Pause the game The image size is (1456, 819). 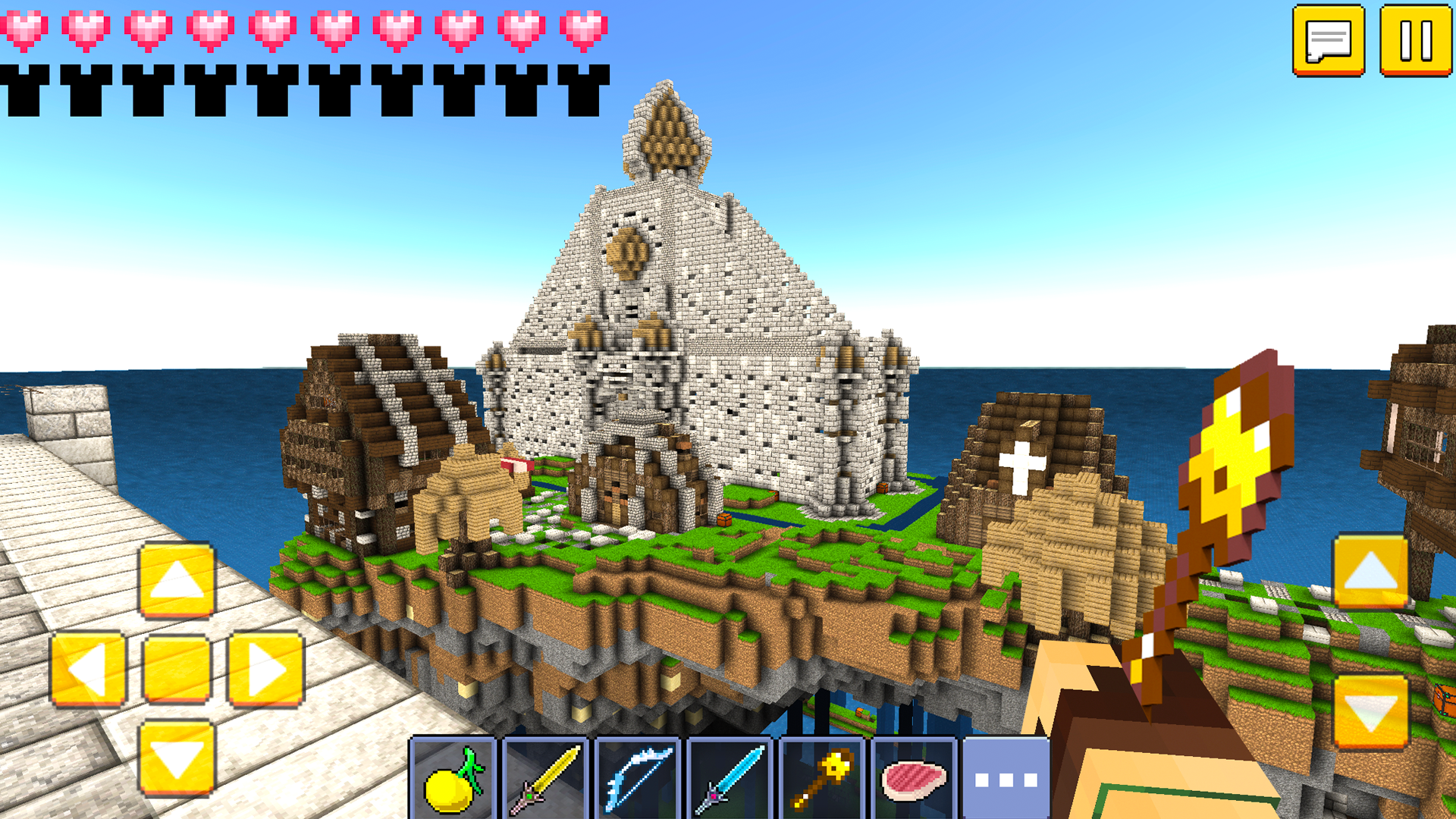[x=1417, y=39]
